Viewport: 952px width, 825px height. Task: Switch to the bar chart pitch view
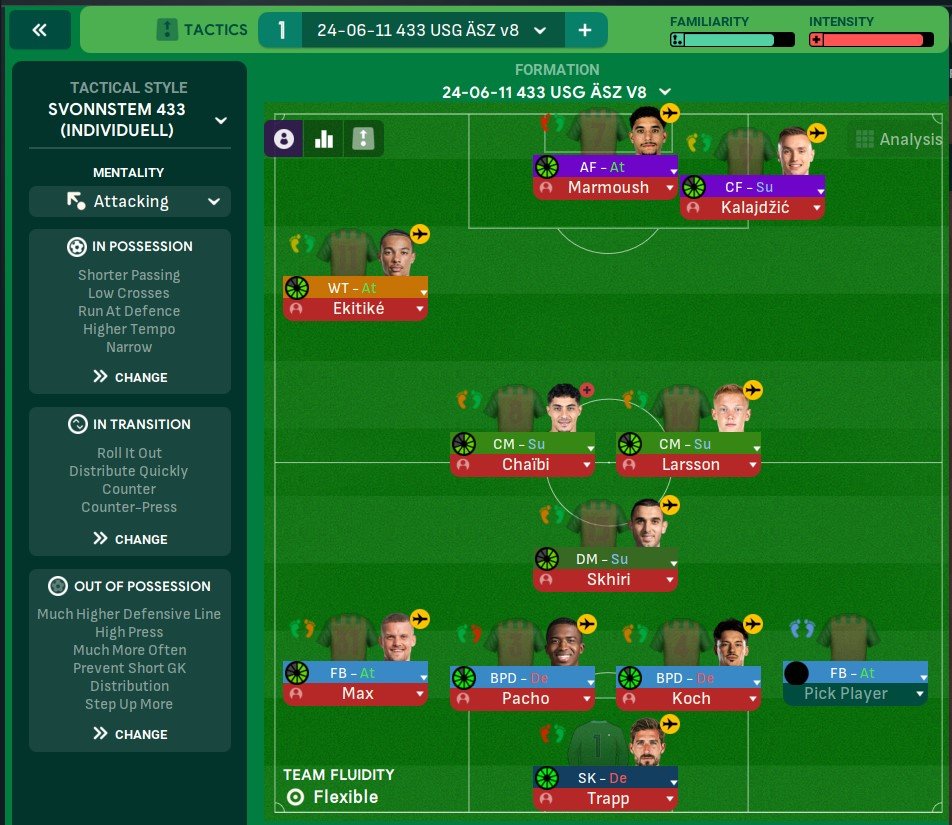tap(323, 139)
